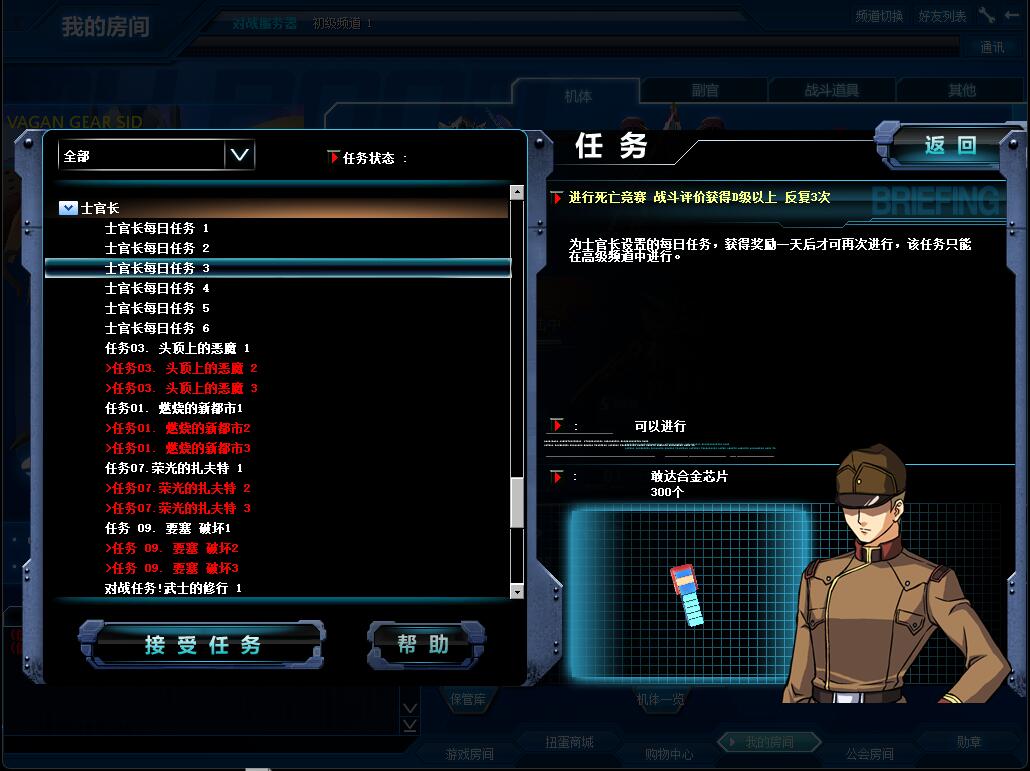
Task: Accept the mission with 接受任务 button
Action: 202,645
